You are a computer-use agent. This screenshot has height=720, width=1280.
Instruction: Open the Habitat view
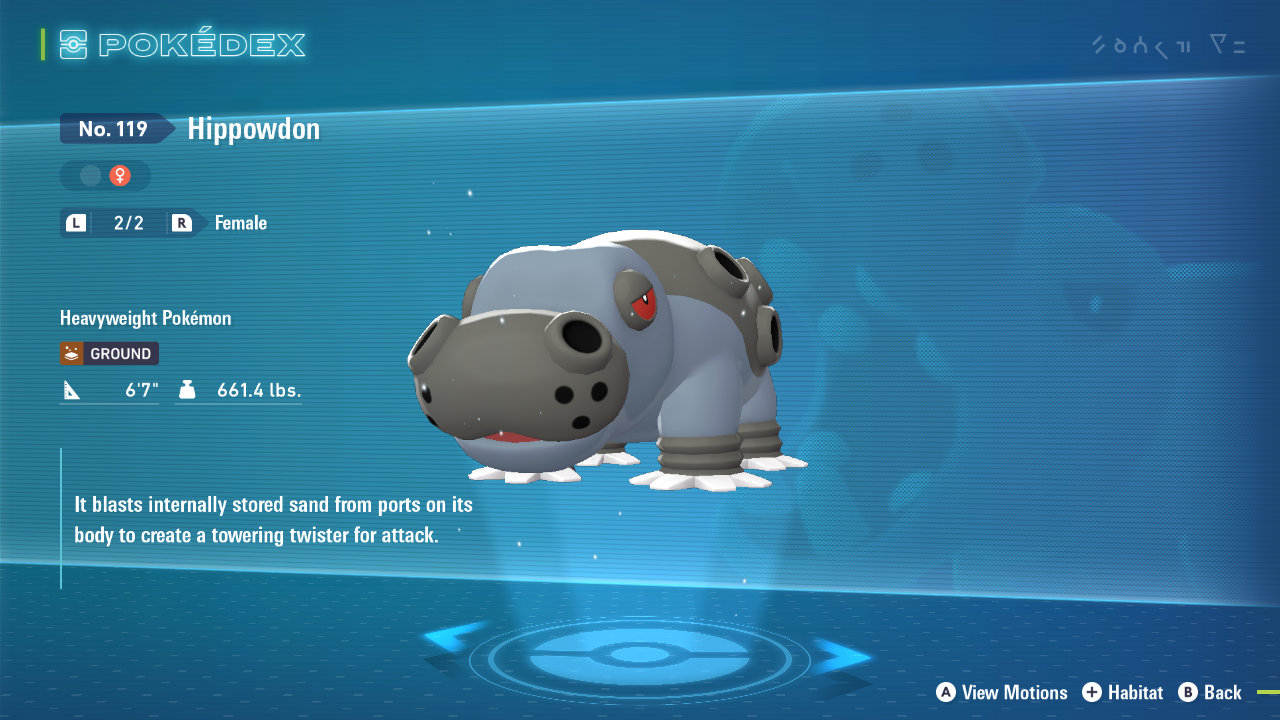tap(1134, 692)
